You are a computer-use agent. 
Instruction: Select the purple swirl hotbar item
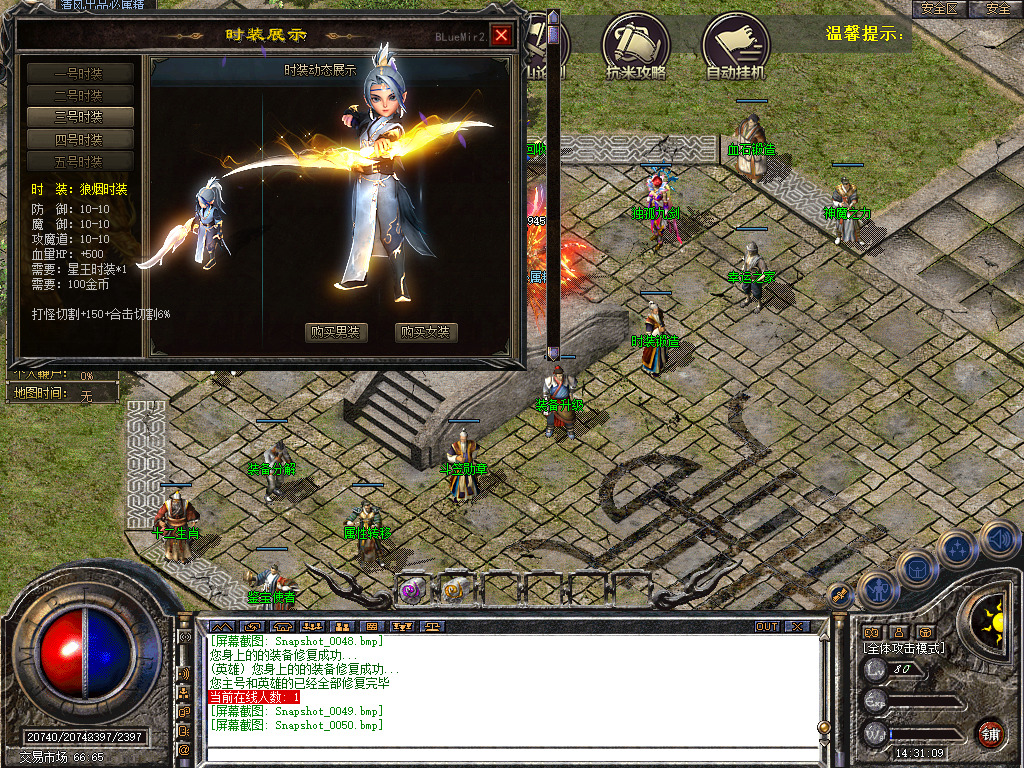click(412, 591)
